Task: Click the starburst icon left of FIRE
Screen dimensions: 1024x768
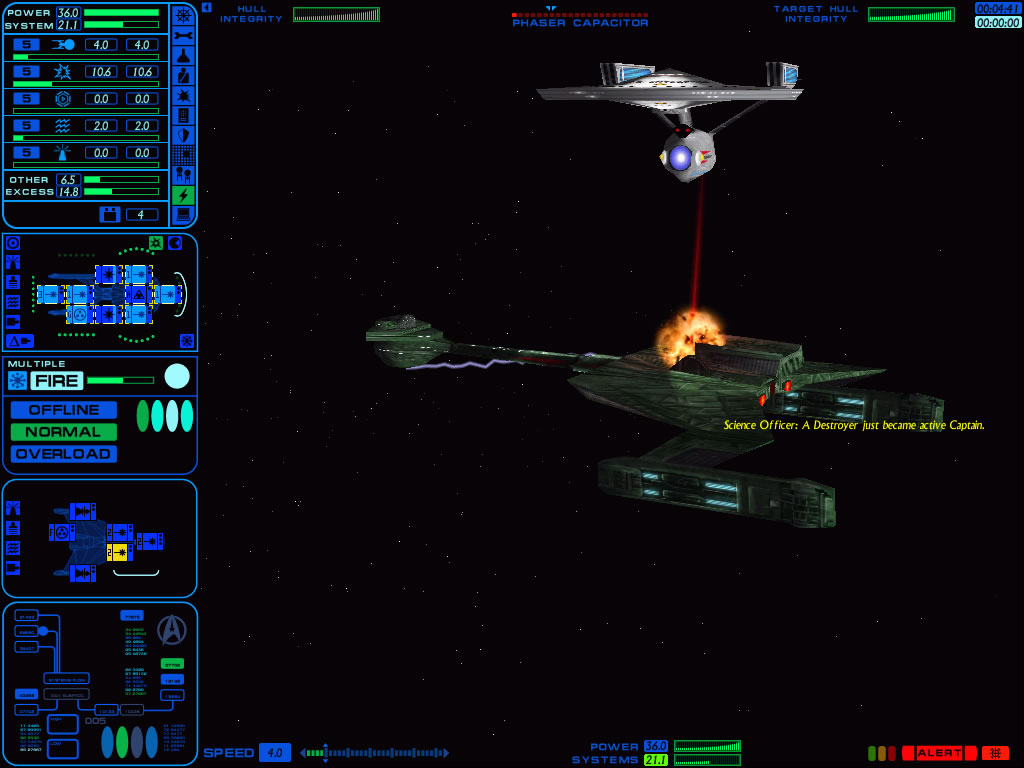Action: coord(17,380)
